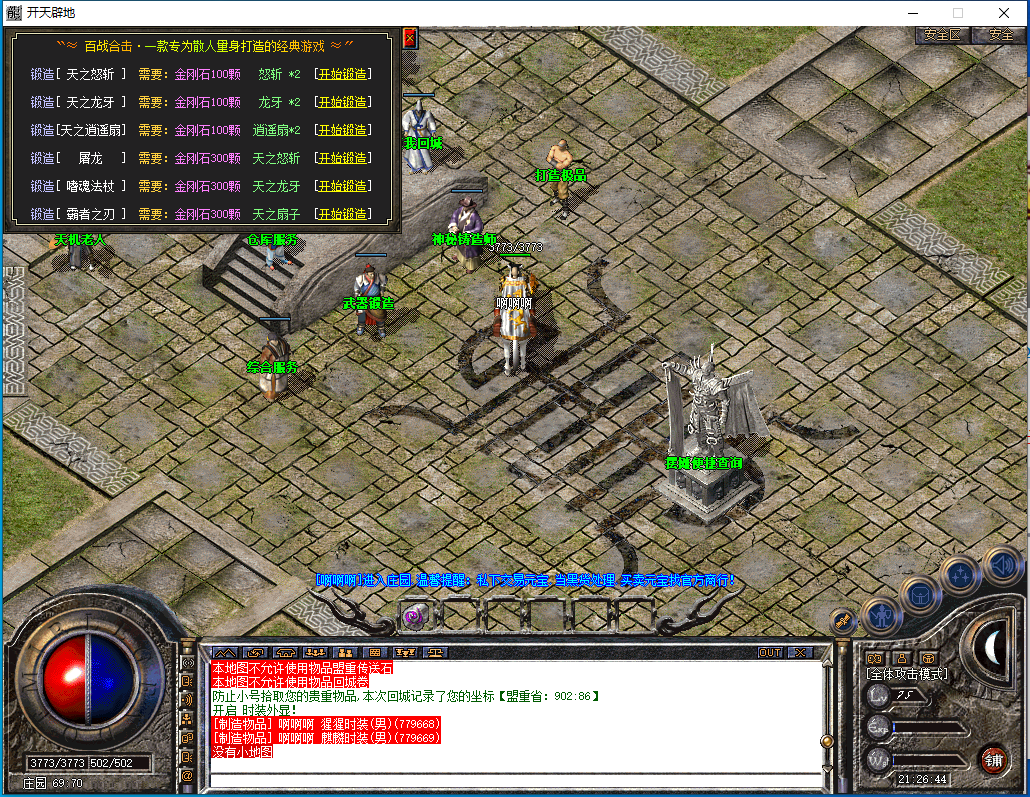
Task: Click 开始锻造 for 屠龙
Action: (342, 158)
